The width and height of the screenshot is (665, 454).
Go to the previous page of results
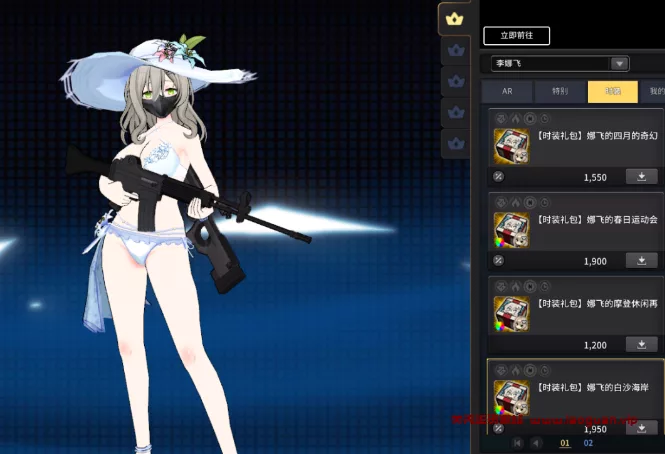coord(536,443)
